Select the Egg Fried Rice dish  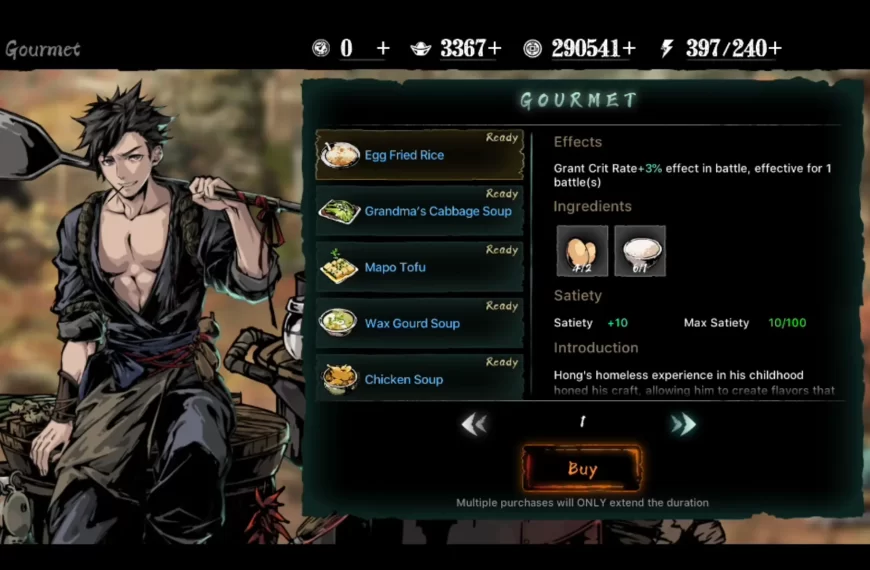click(x=420, y=155)
